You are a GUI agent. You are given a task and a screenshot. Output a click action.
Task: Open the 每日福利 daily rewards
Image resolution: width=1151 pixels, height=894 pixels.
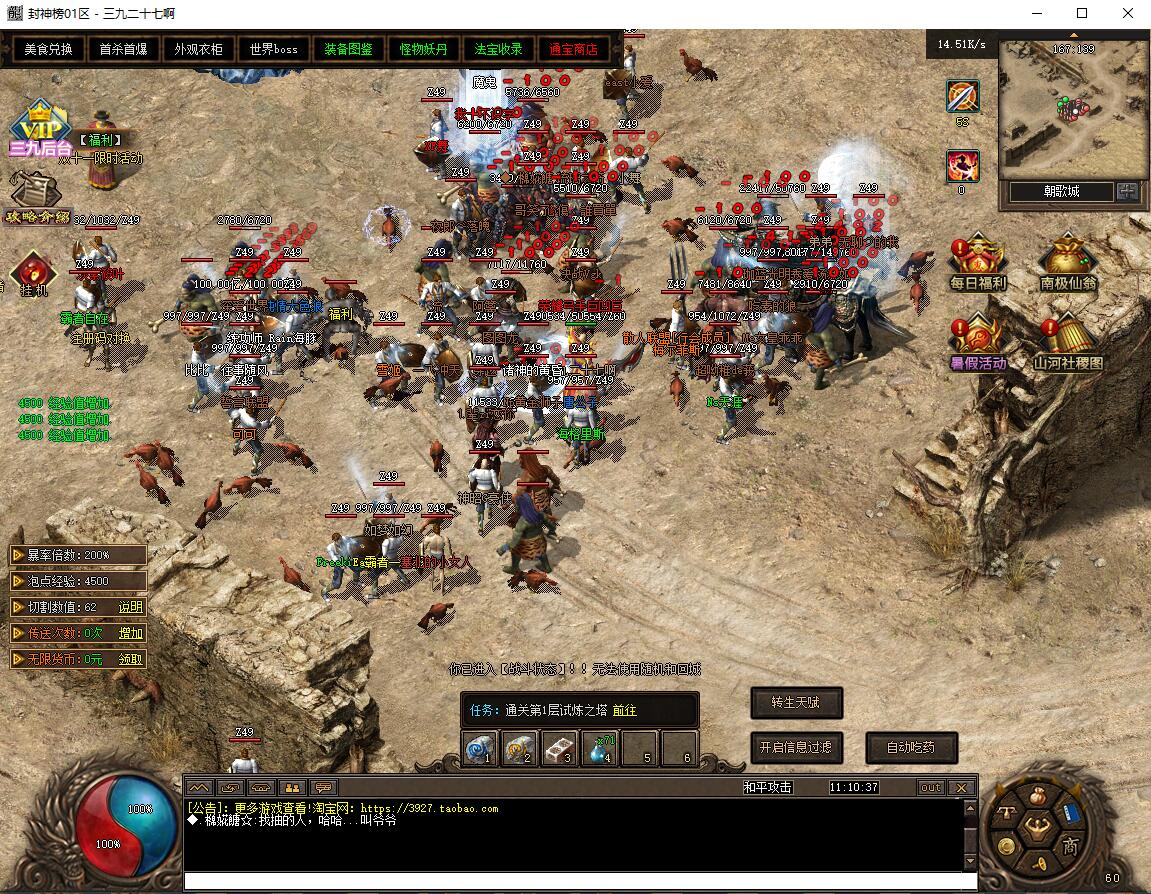click(977, 263)
